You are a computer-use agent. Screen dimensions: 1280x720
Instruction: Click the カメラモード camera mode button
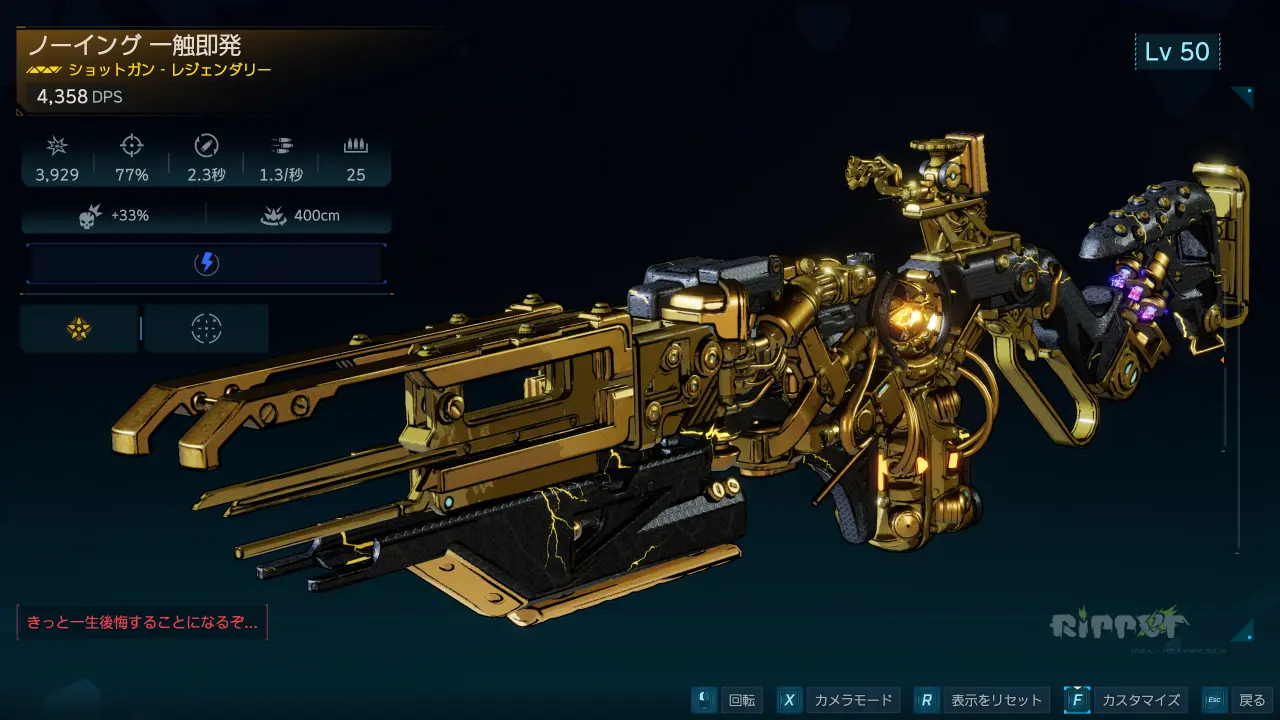click(838, 700)
